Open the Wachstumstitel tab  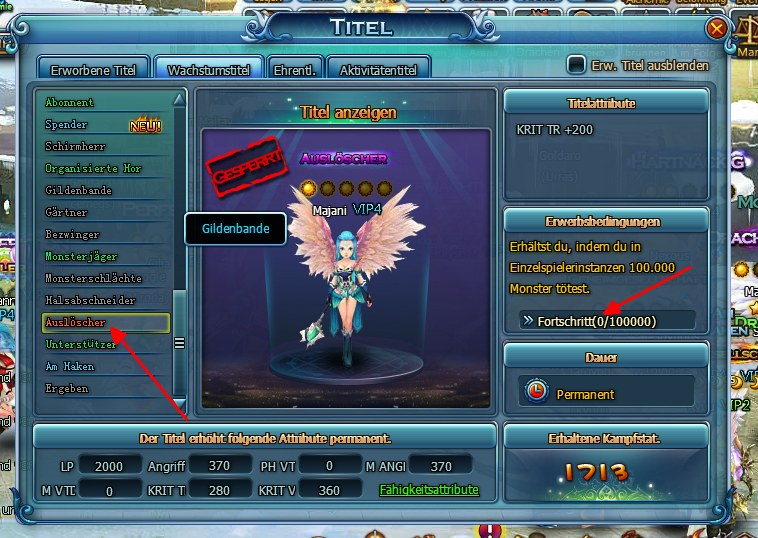pos(208,68)
